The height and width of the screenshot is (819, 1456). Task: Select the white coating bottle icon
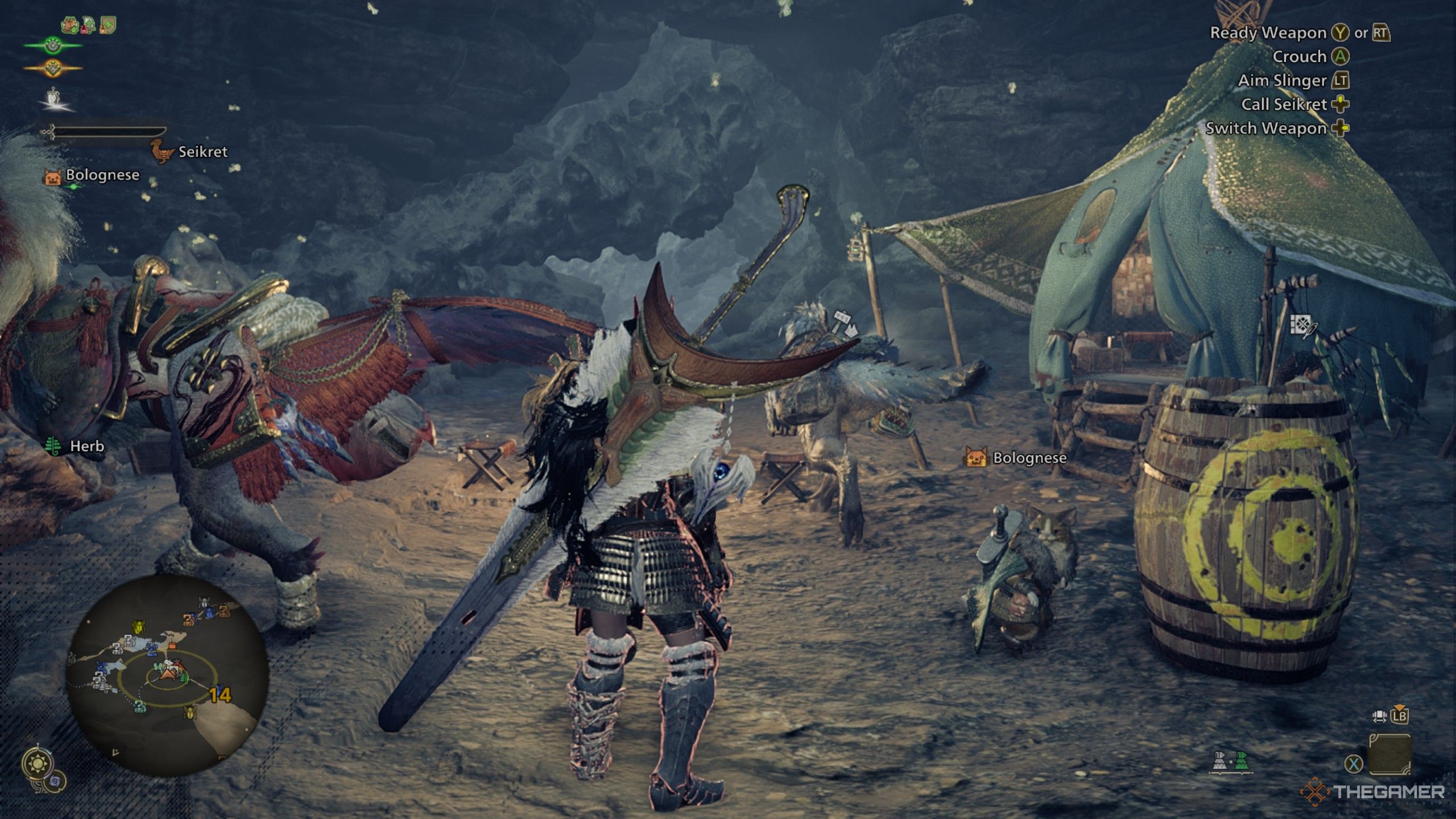(x=1219, y=760)
